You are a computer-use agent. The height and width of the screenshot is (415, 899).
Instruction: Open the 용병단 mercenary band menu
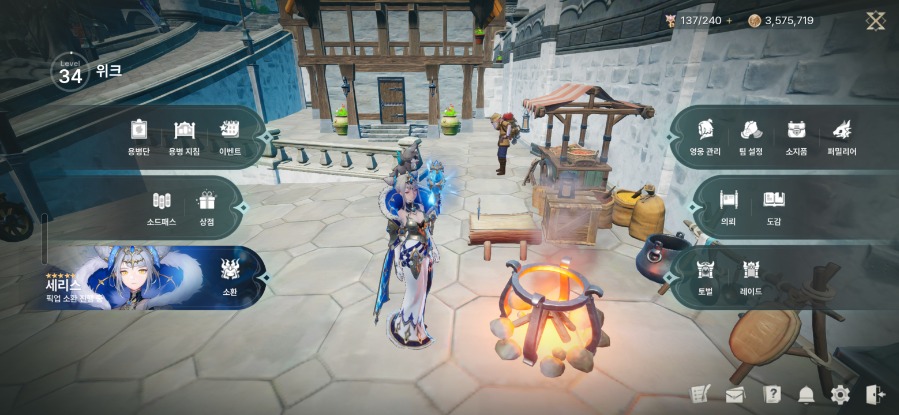(x=138, y=135)
